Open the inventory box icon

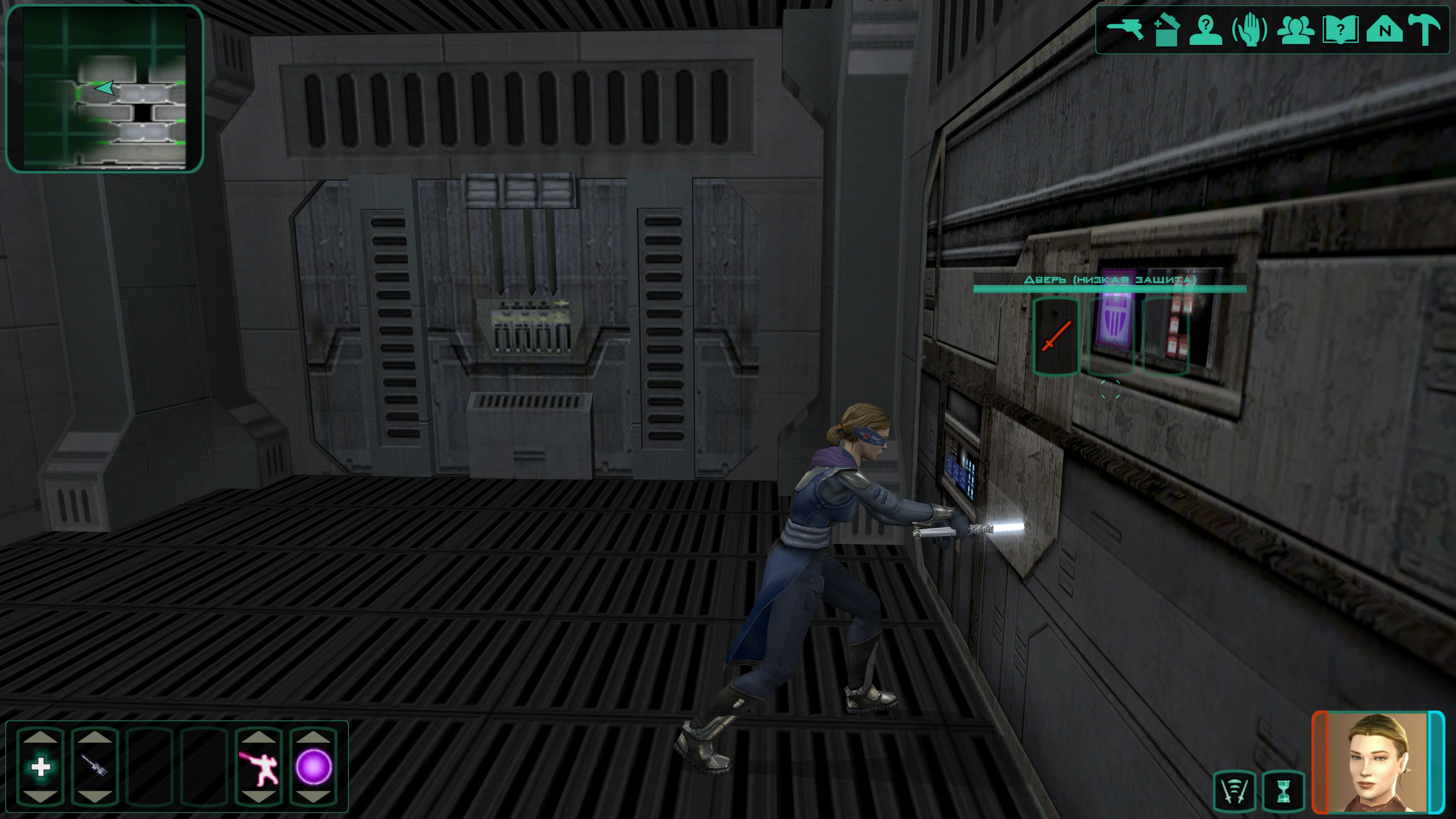pos(1165,29)
